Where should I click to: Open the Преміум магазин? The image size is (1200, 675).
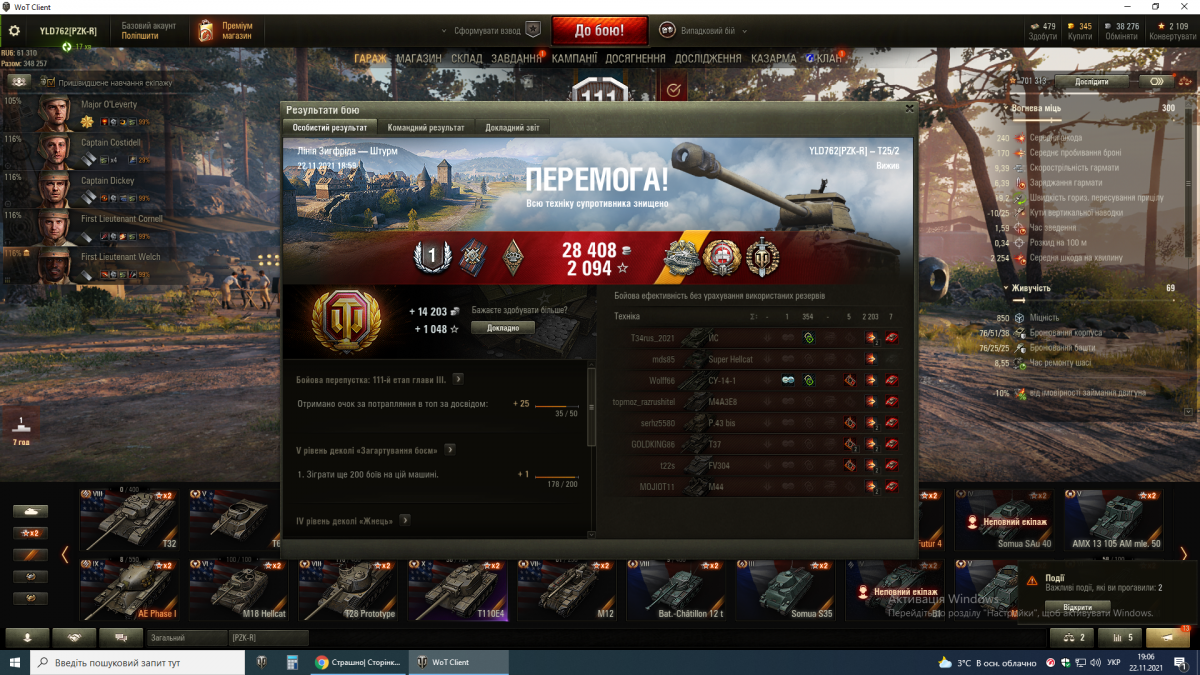point(225,31)
